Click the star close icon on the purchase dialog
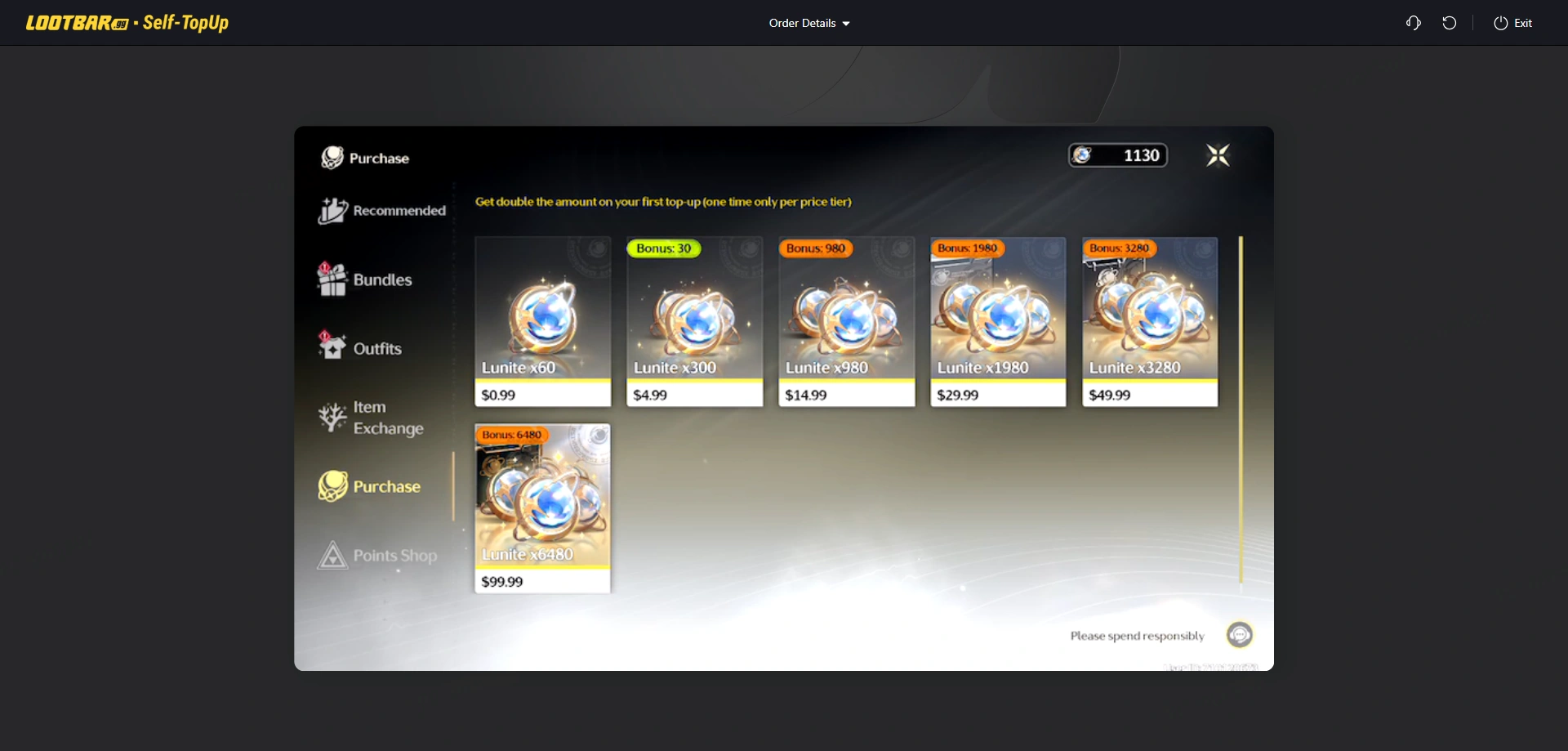Image resolution: width=1568 pixels, height=751 pixels. point(1217,154)
